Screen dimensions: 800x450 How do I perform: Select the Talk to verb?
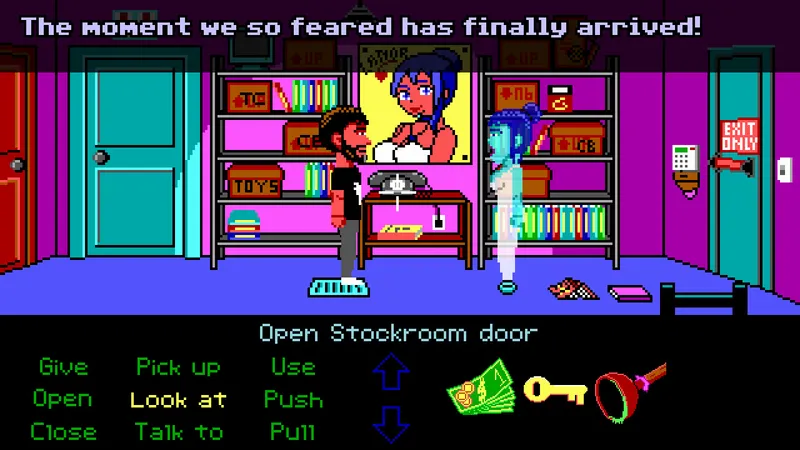tap(178, 432)
